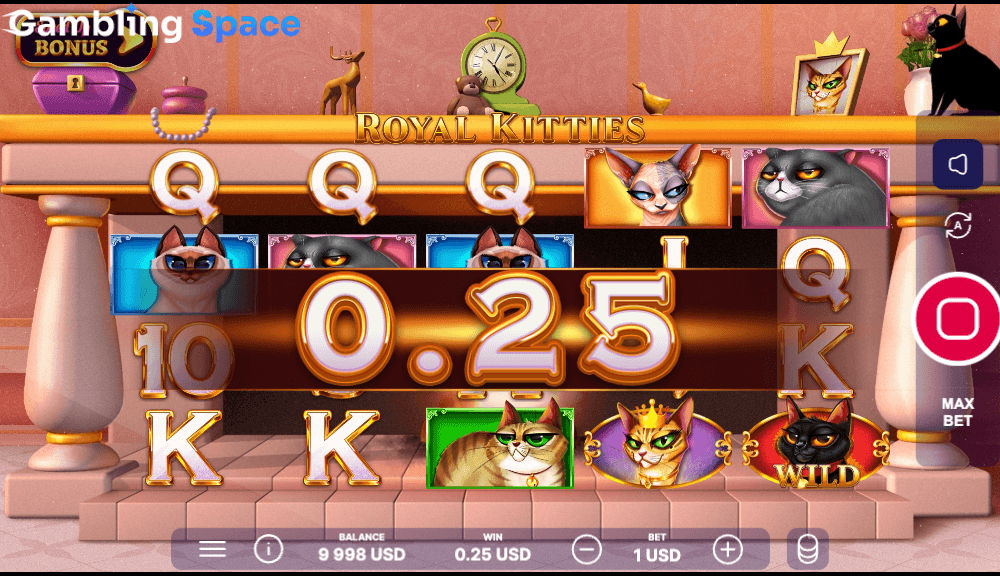Open the hamburger menu
The width and height of the screenshot is (1000, 576).
212,549
